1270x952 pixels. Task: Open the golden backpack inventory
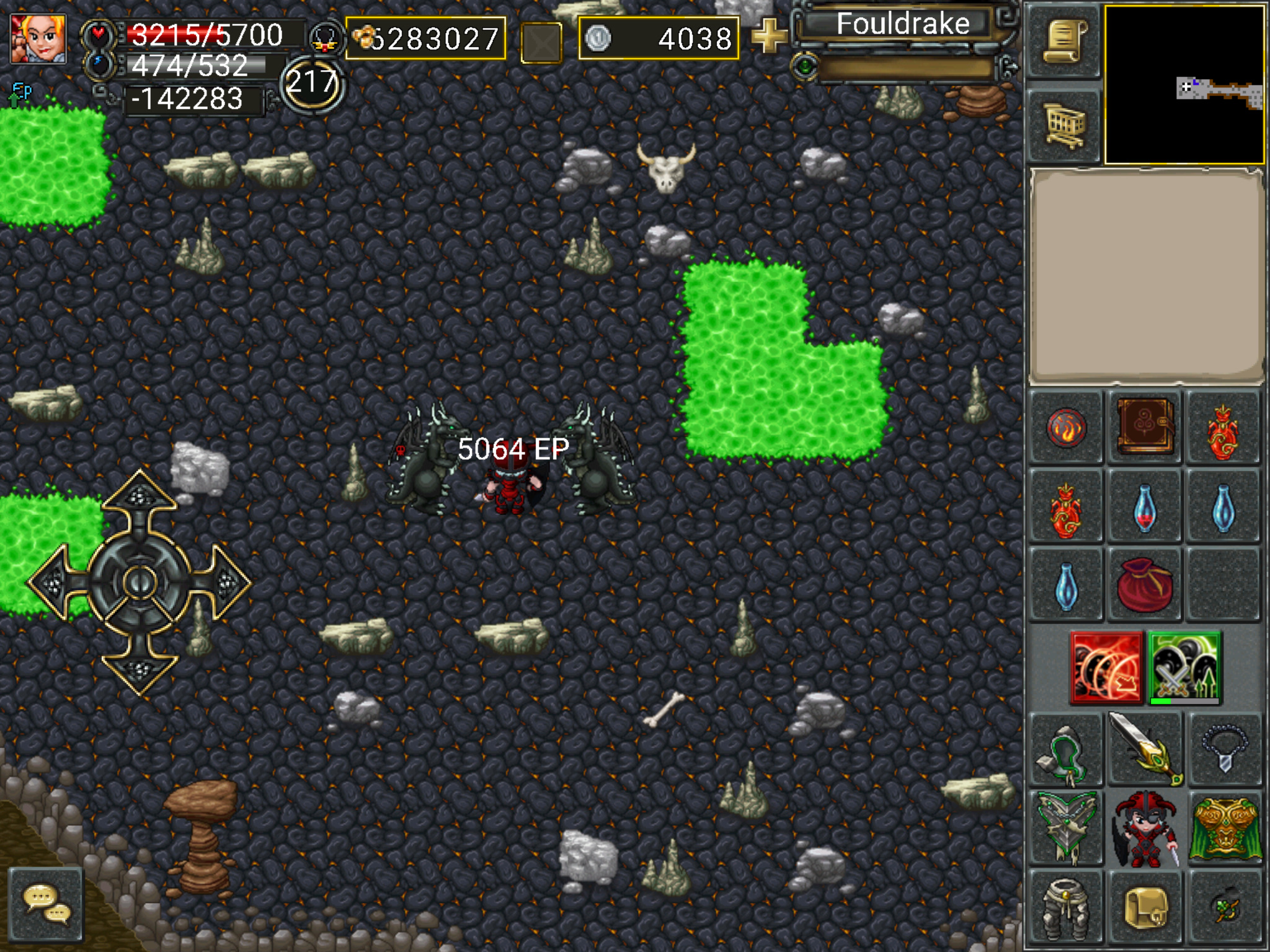point(1145,908)
